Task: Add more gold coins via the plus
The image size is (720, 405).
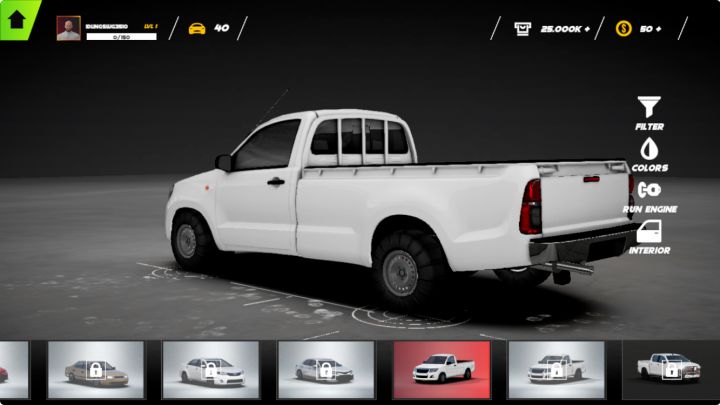Action: (658, 29)
